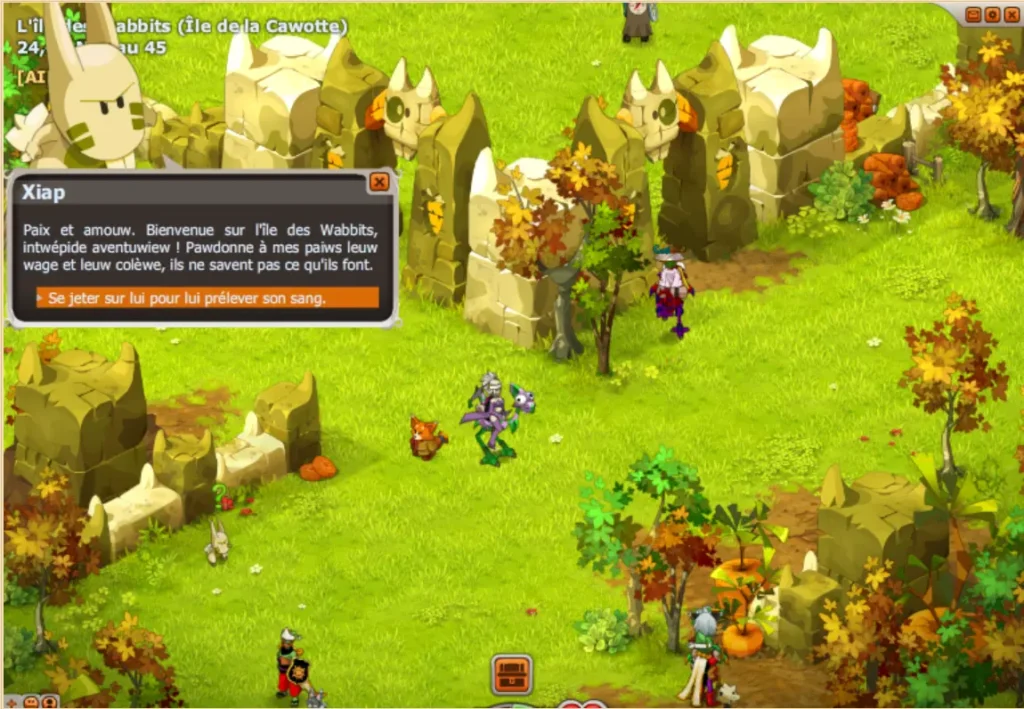Minimize the game using the envelope-shaped button
This screenshot has height=709, width=1024.
pos(974,14)
